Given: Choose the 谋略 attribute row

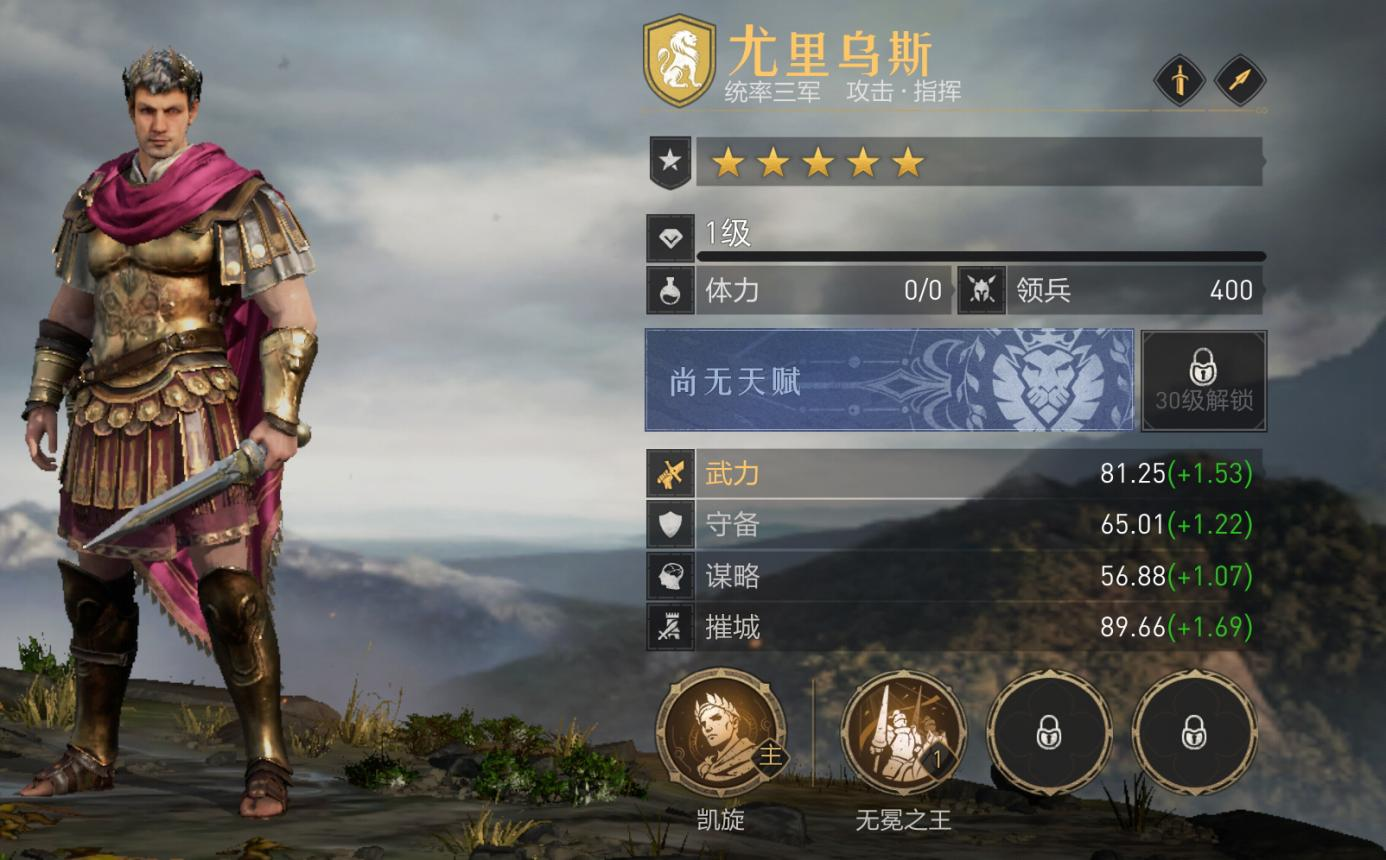Looking at the screenshot, I should click(x=955, y=576).
